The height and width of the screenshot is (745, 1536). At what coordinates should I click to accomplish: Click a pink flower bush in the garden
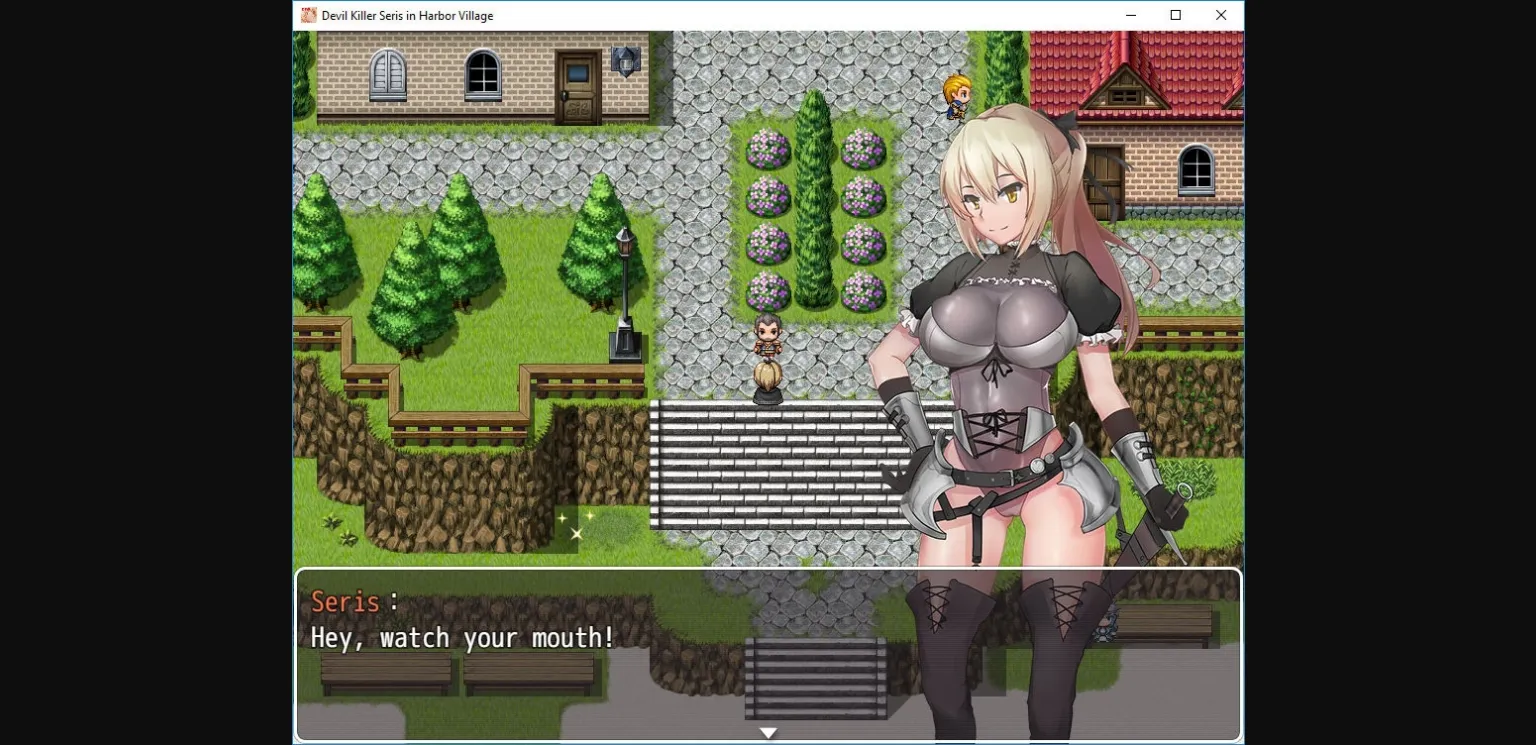coord(767,150)
